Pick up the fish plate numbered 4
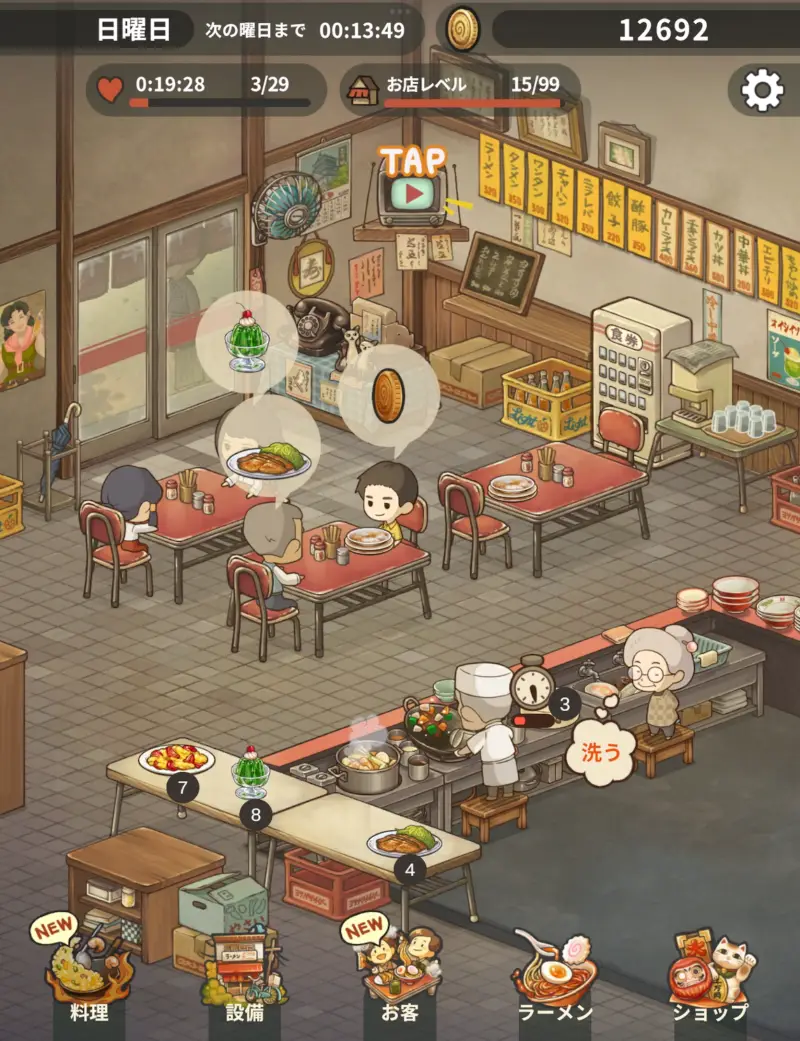Screen dimensions: 800x1041 404,839
